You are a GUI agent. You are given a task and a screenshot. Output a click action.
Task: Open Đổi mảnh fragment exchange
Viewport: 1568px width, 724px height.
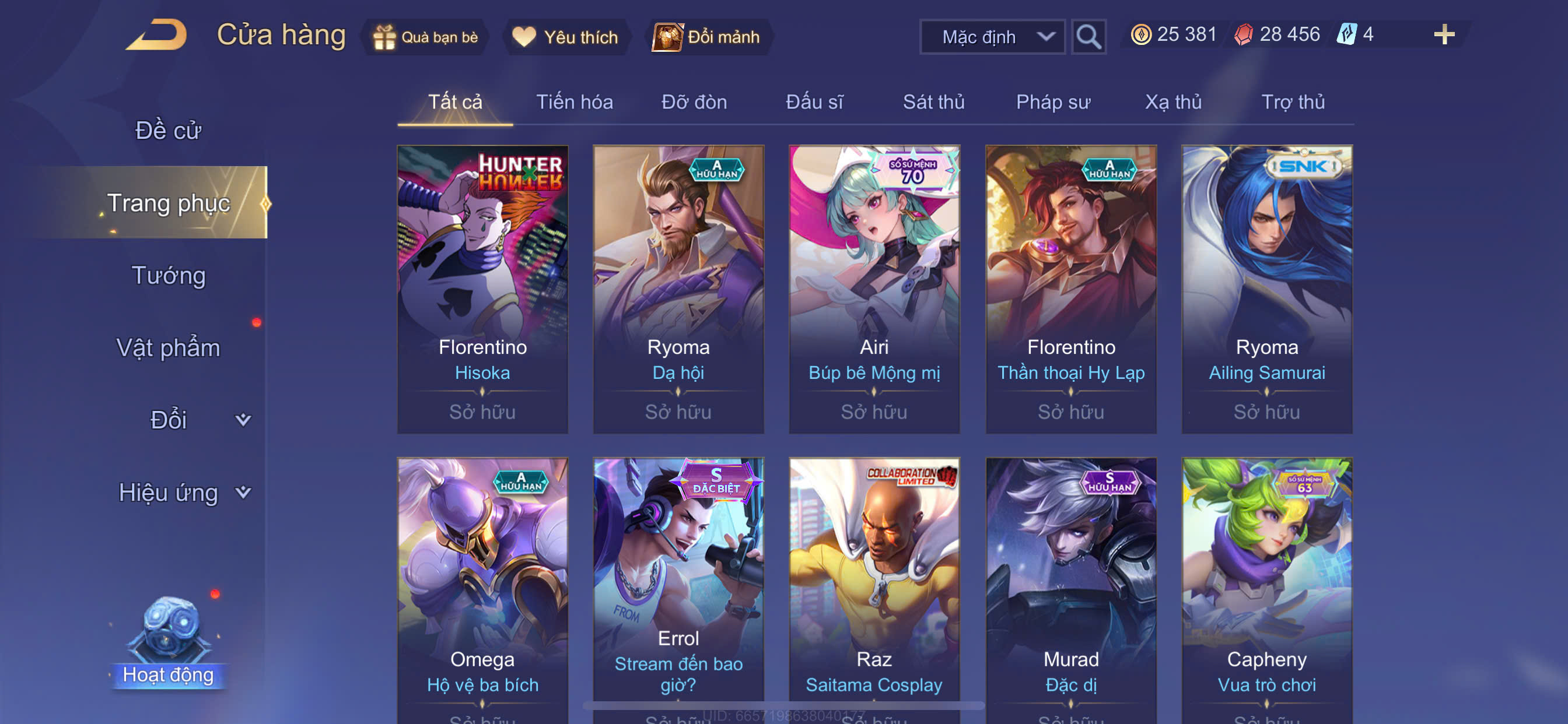coord(706,37)
